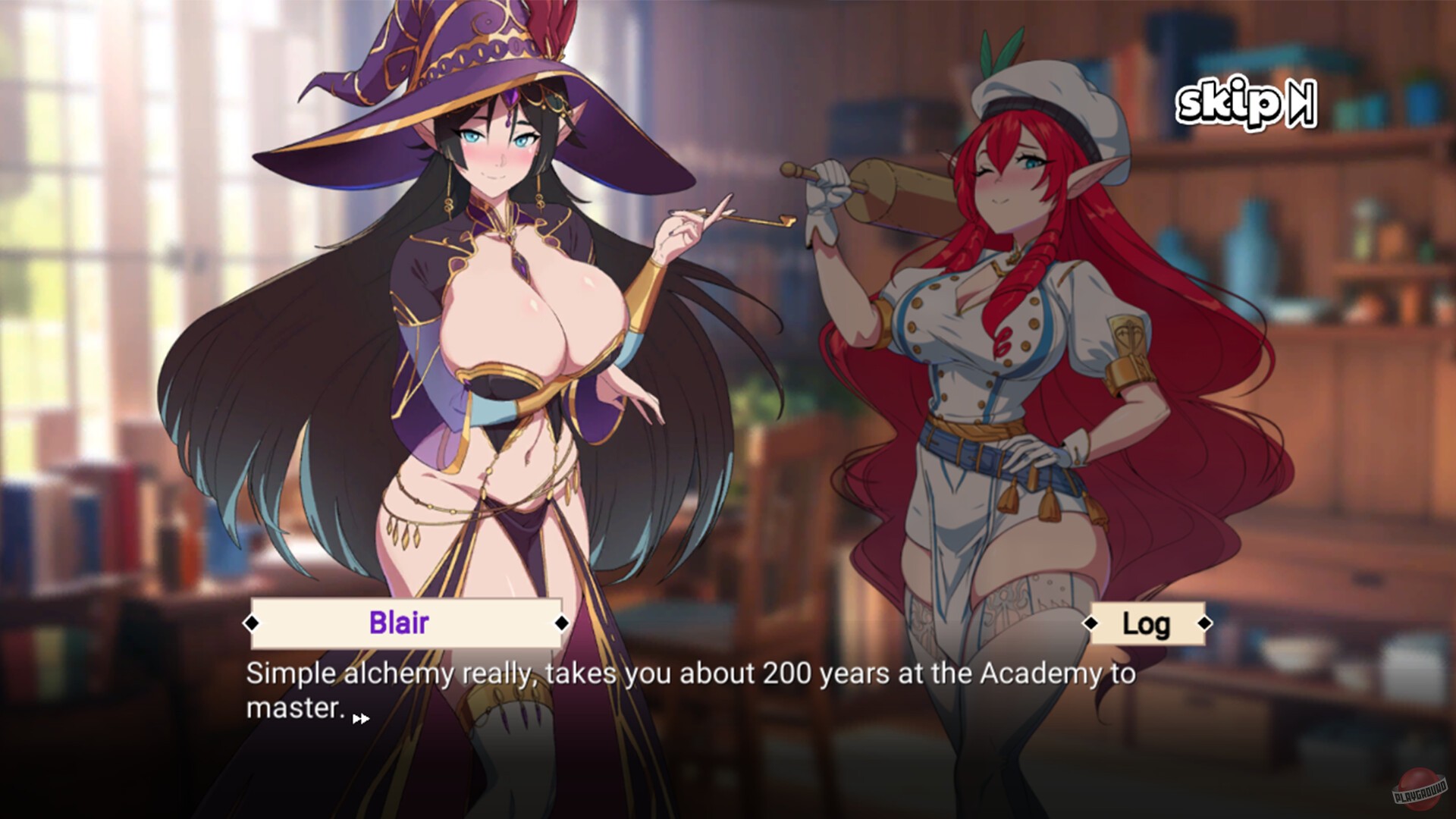Viewport: 1456px width, 819px height.
Task: Select the skip-to-end arrow beside 'skip'
Action: (1302, 104)
